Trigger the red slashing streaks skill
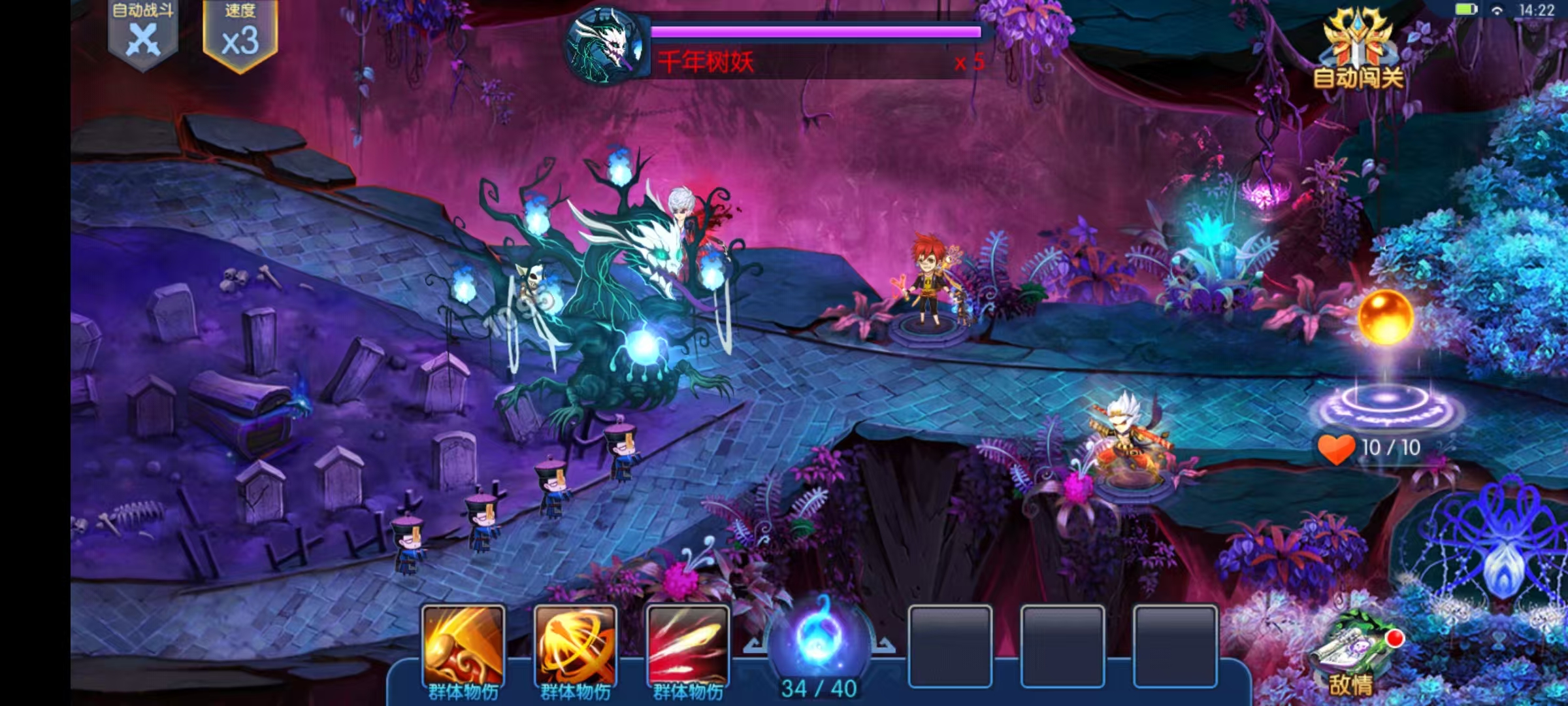 coord(688,647)
